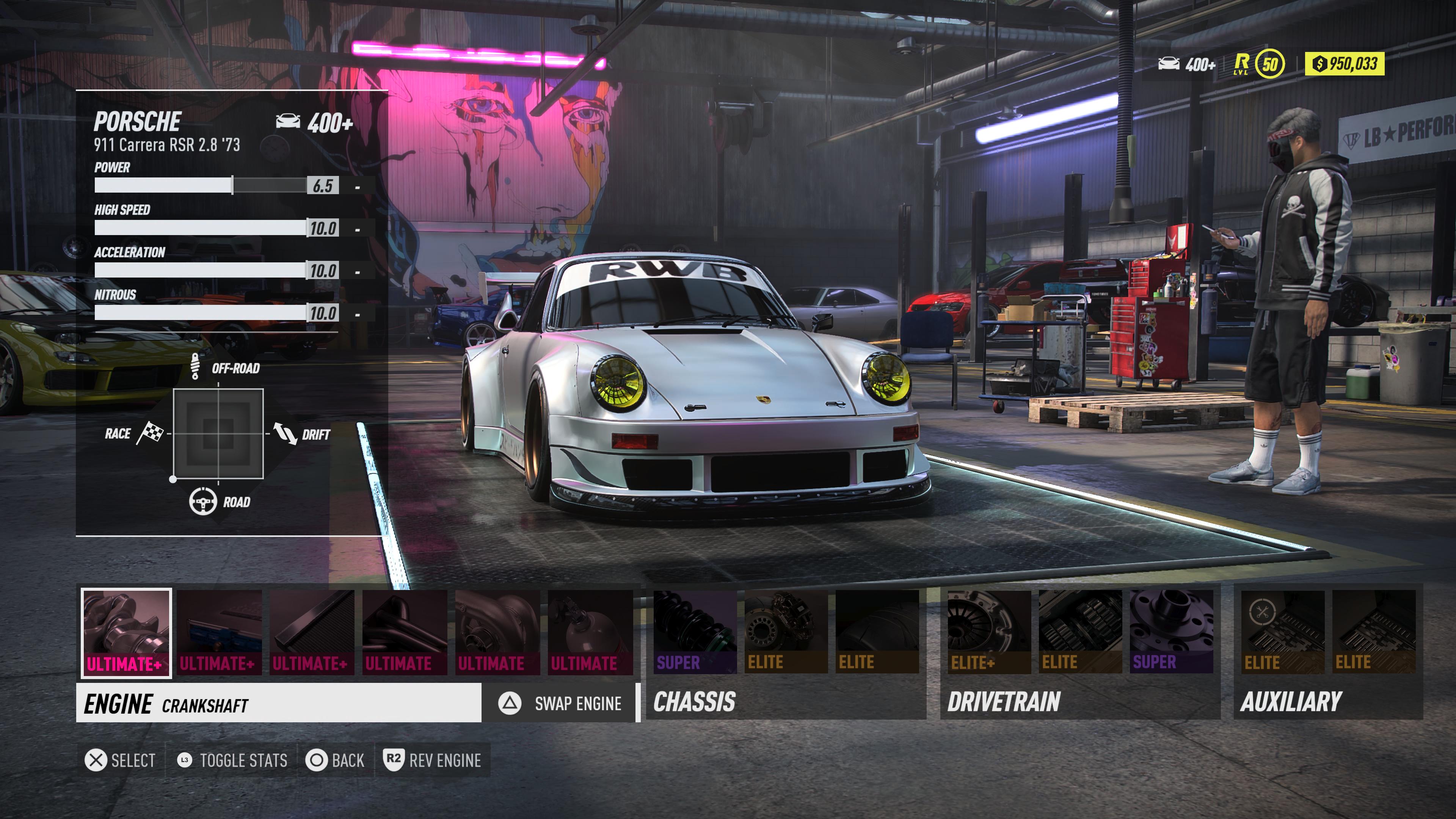Pick the Ultimate+ cooling radiator slot

tap(312, 632)
